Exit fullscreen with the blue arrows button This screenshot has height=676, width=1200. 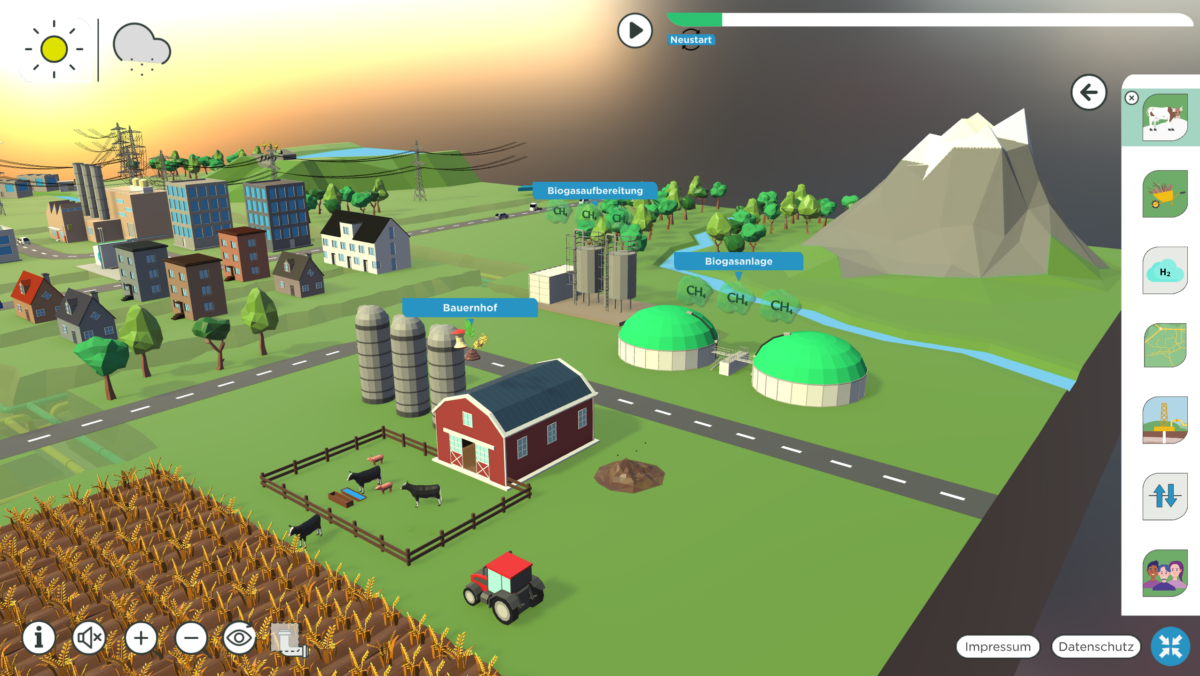1170,646
